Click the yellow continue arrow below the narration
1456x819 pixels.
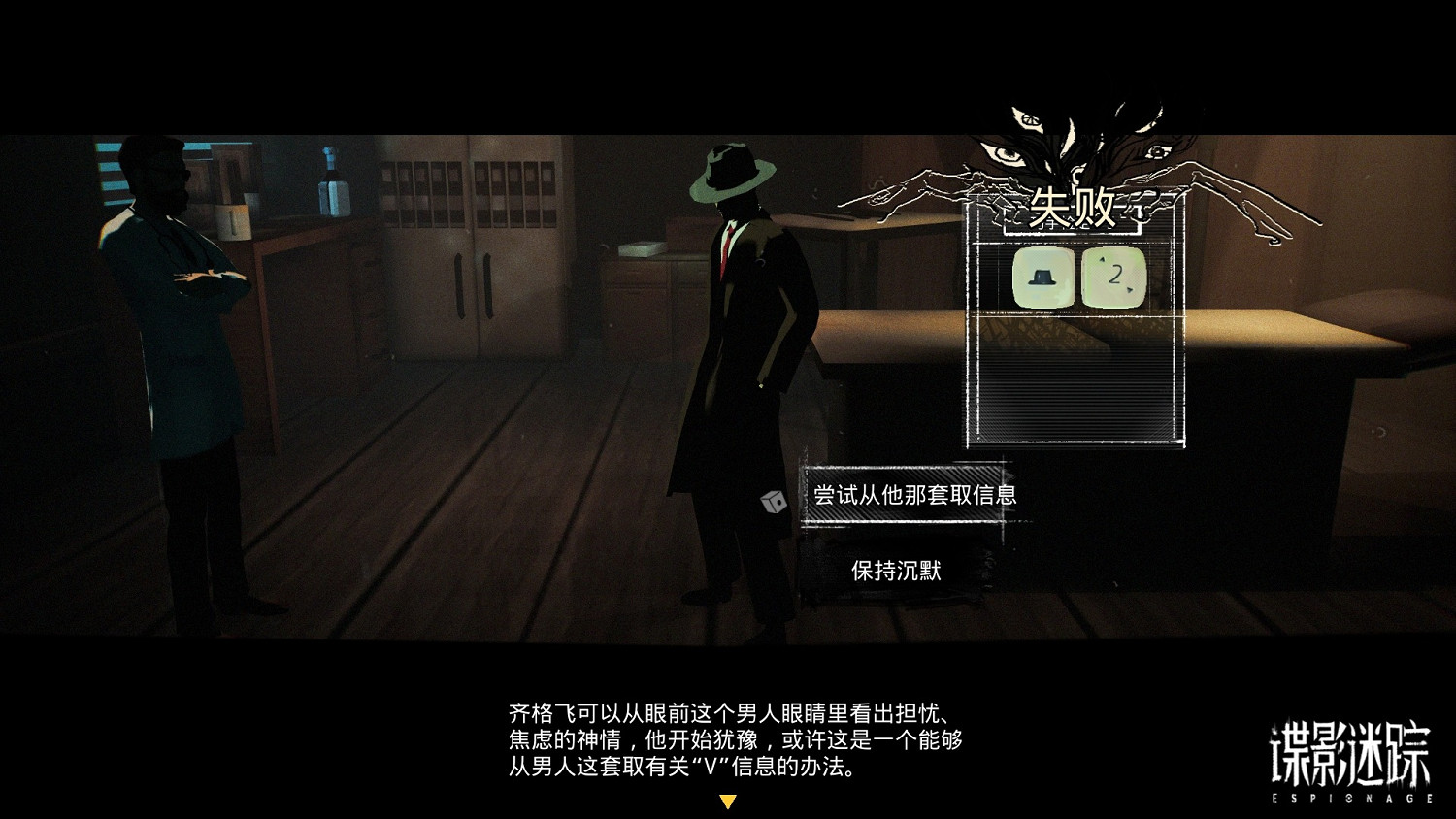728,803
